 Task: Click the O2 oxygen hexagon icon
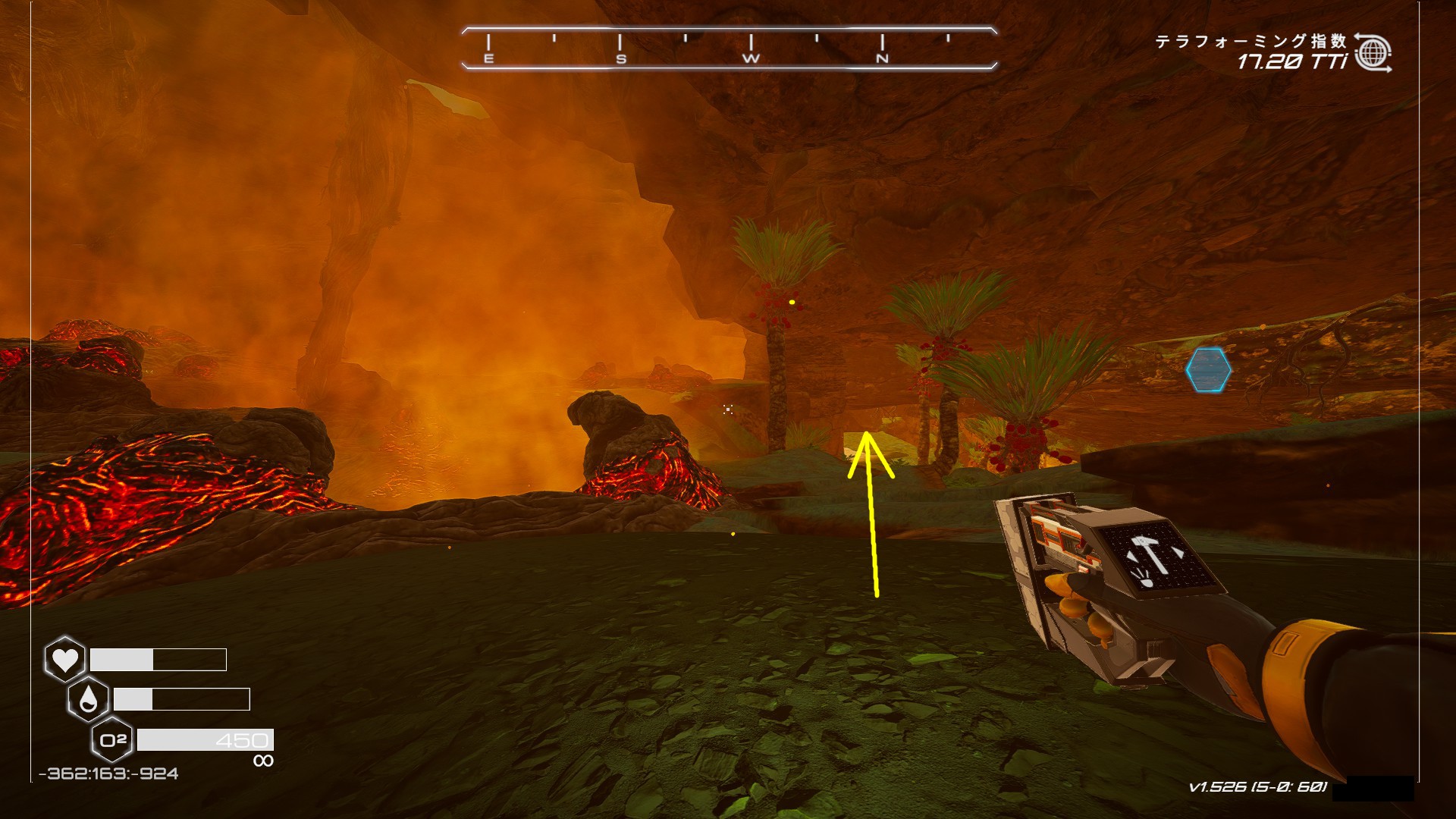[113, 739]
